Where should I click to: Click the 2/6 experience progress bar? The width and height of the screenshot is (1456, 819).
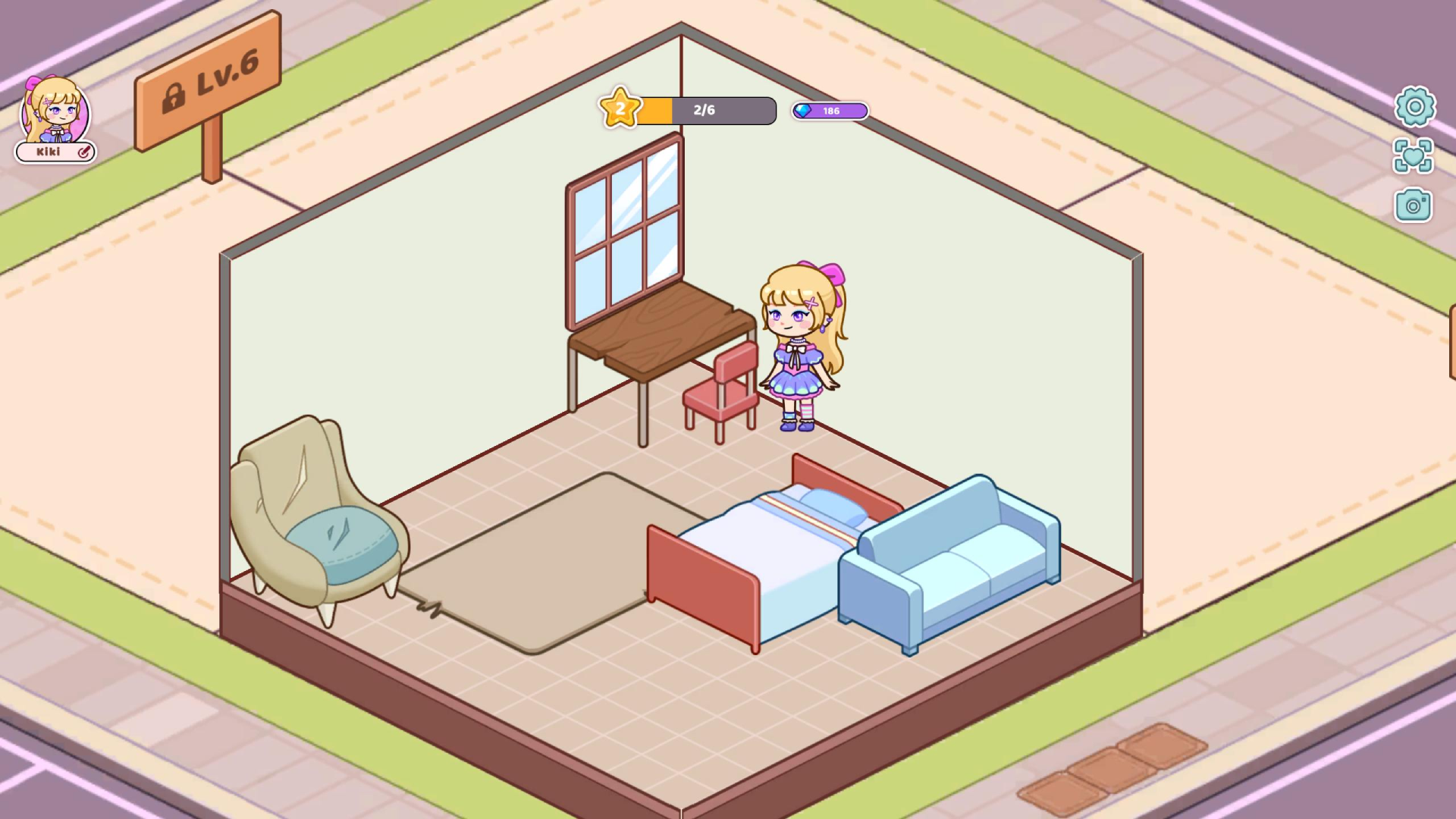(x=705, y=110)
